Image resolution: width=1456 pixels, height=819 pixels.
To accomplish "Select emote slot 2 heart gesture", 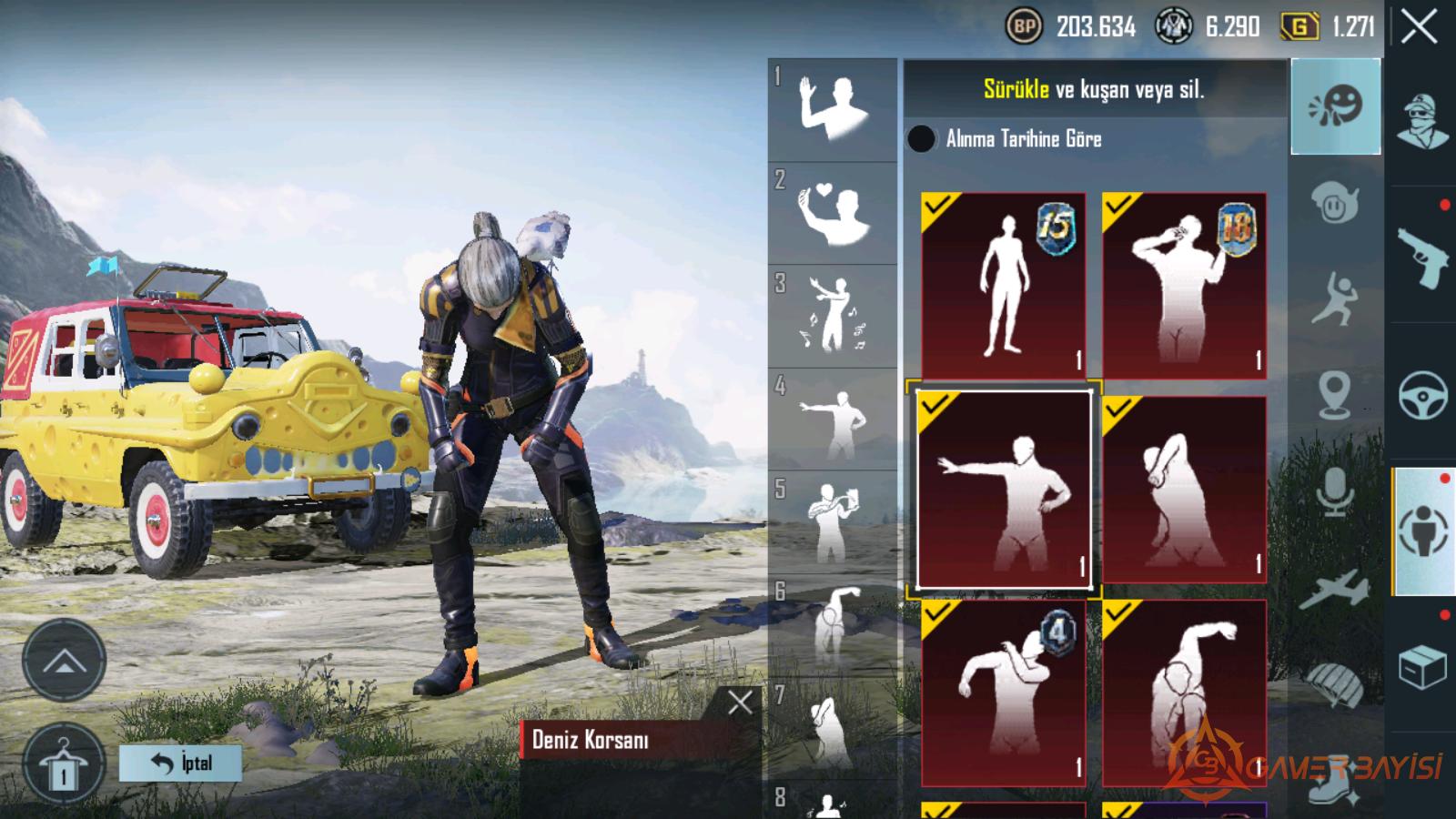I will coord(832,214).
